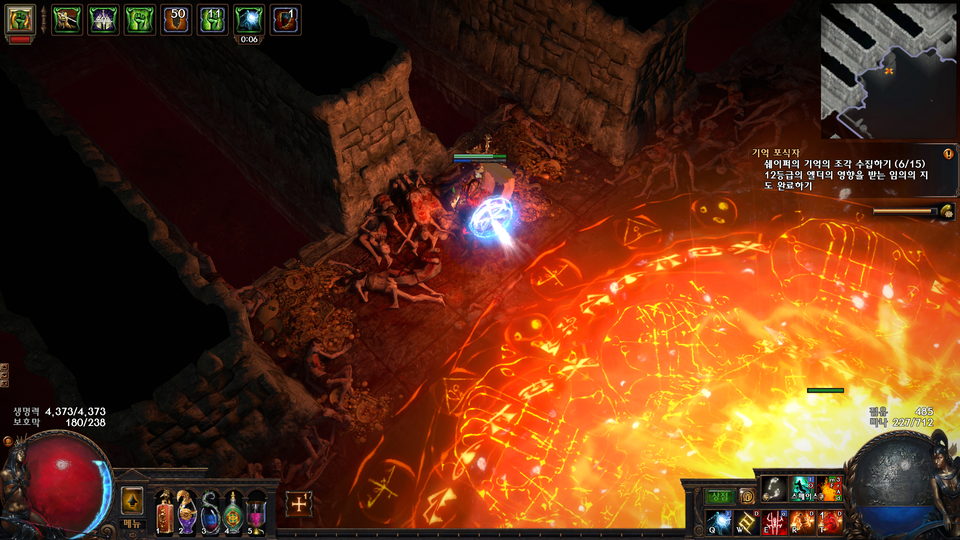Open the 메뉴 (menu) button

(133, 524)
